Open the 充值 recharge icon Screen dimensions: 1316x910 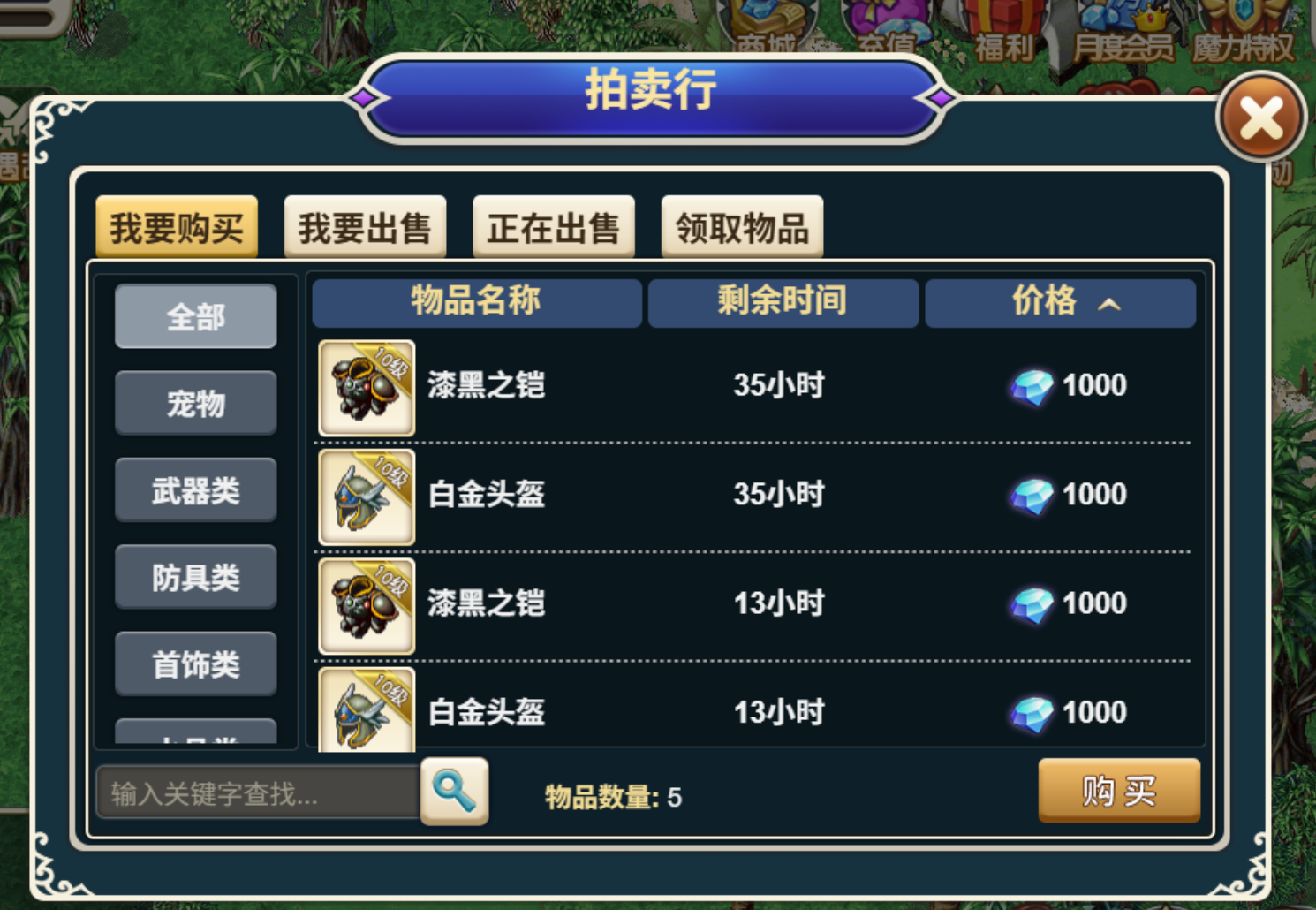(x=888, y=22)
